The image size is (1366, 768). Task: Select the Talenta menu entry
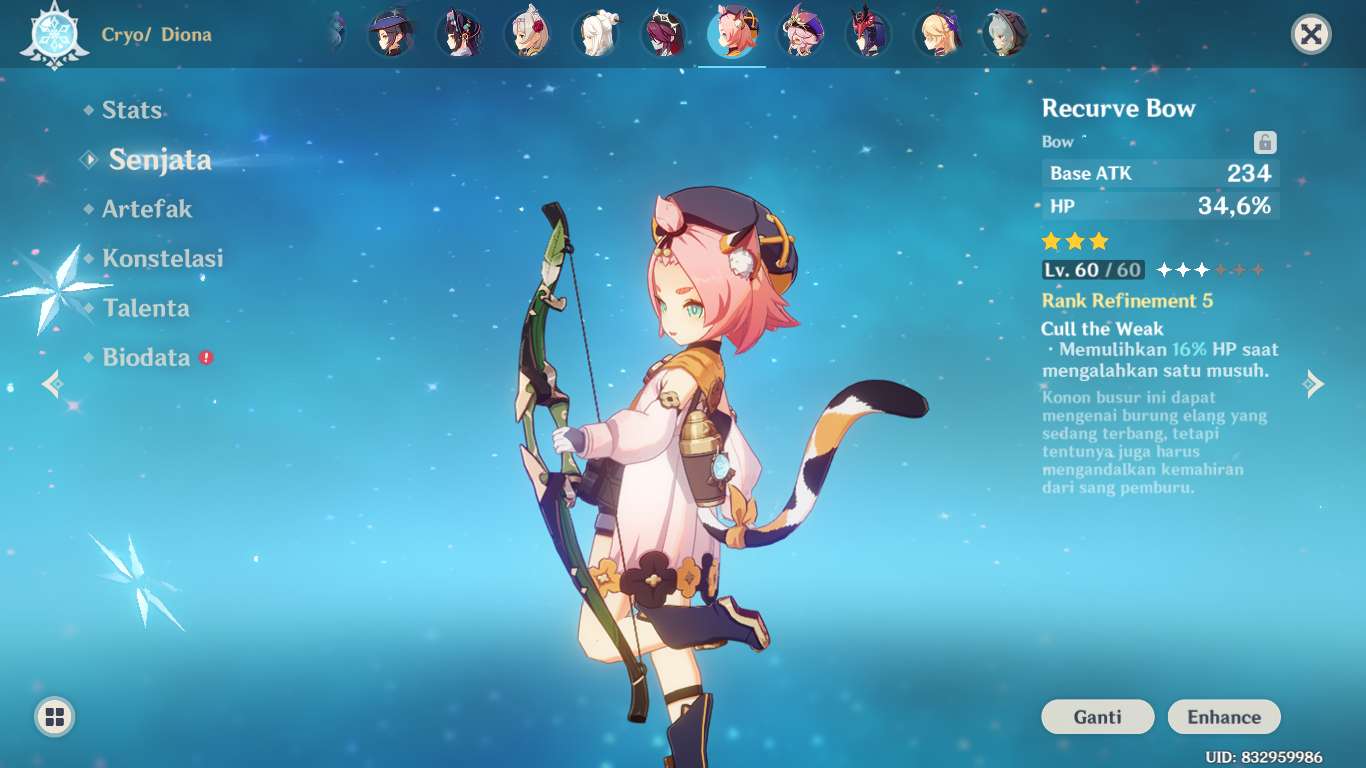point(147,308)
